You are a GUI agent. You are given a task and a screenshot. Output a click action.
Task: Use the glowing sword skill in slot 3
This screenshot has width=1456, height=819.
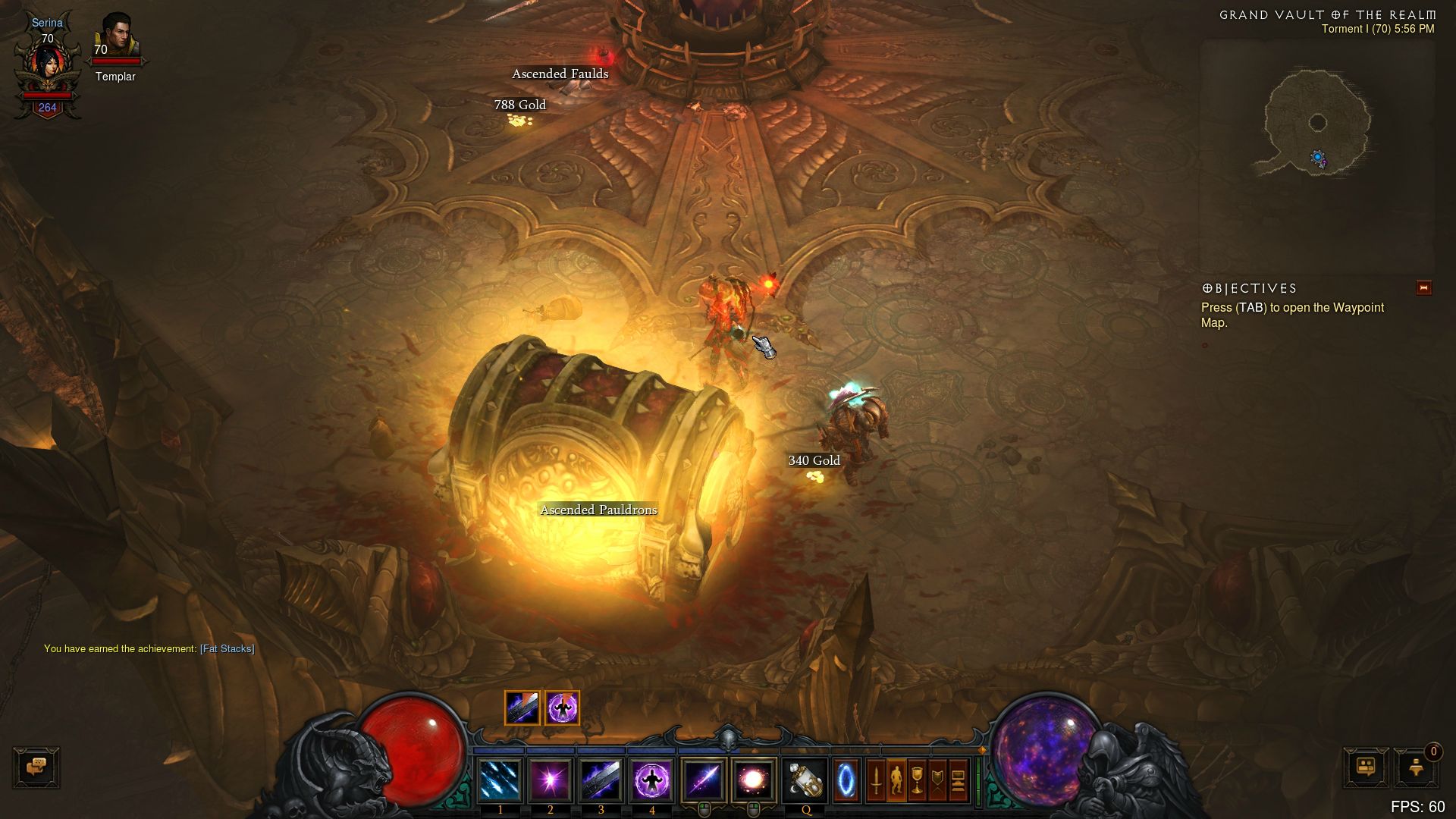coord(601,780)
